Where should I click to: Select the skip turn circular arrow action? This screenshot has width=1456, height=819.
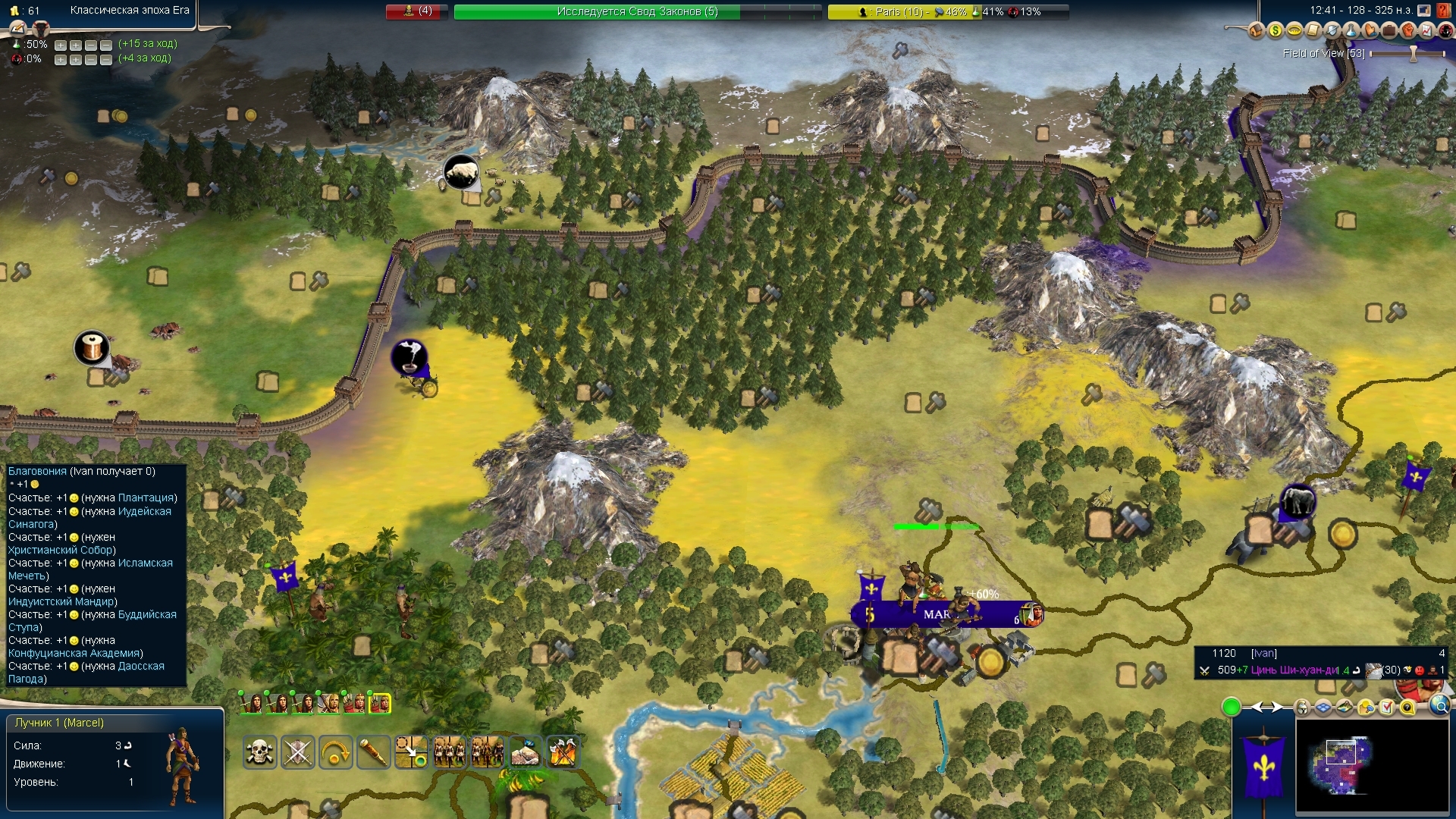tap(335, 752)
